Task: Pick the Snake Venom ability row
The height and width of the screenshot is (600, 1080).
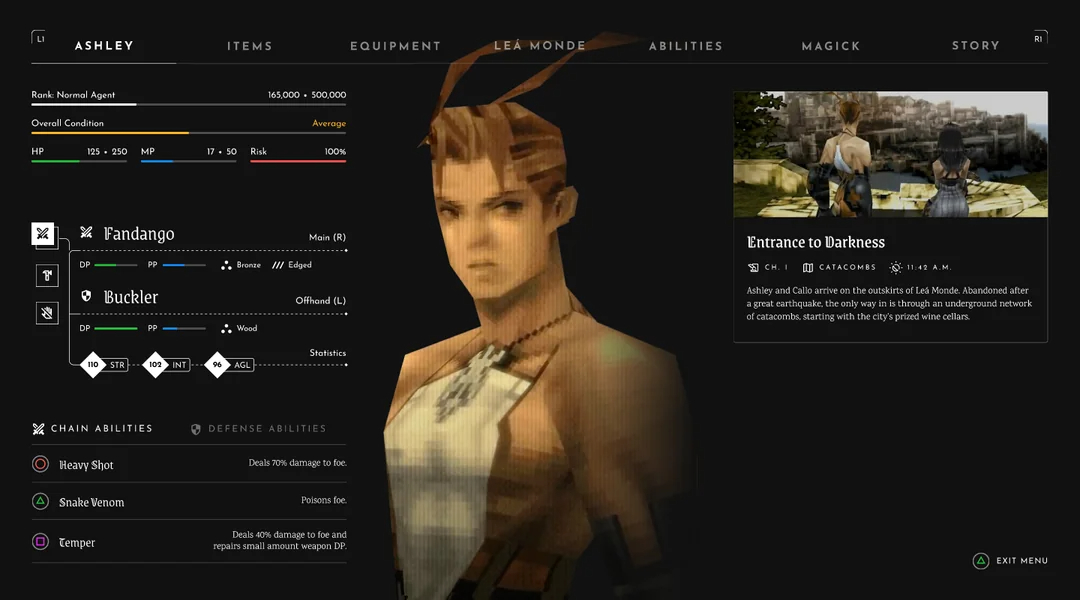Action: pyautogui.click(x=188, y=502)
